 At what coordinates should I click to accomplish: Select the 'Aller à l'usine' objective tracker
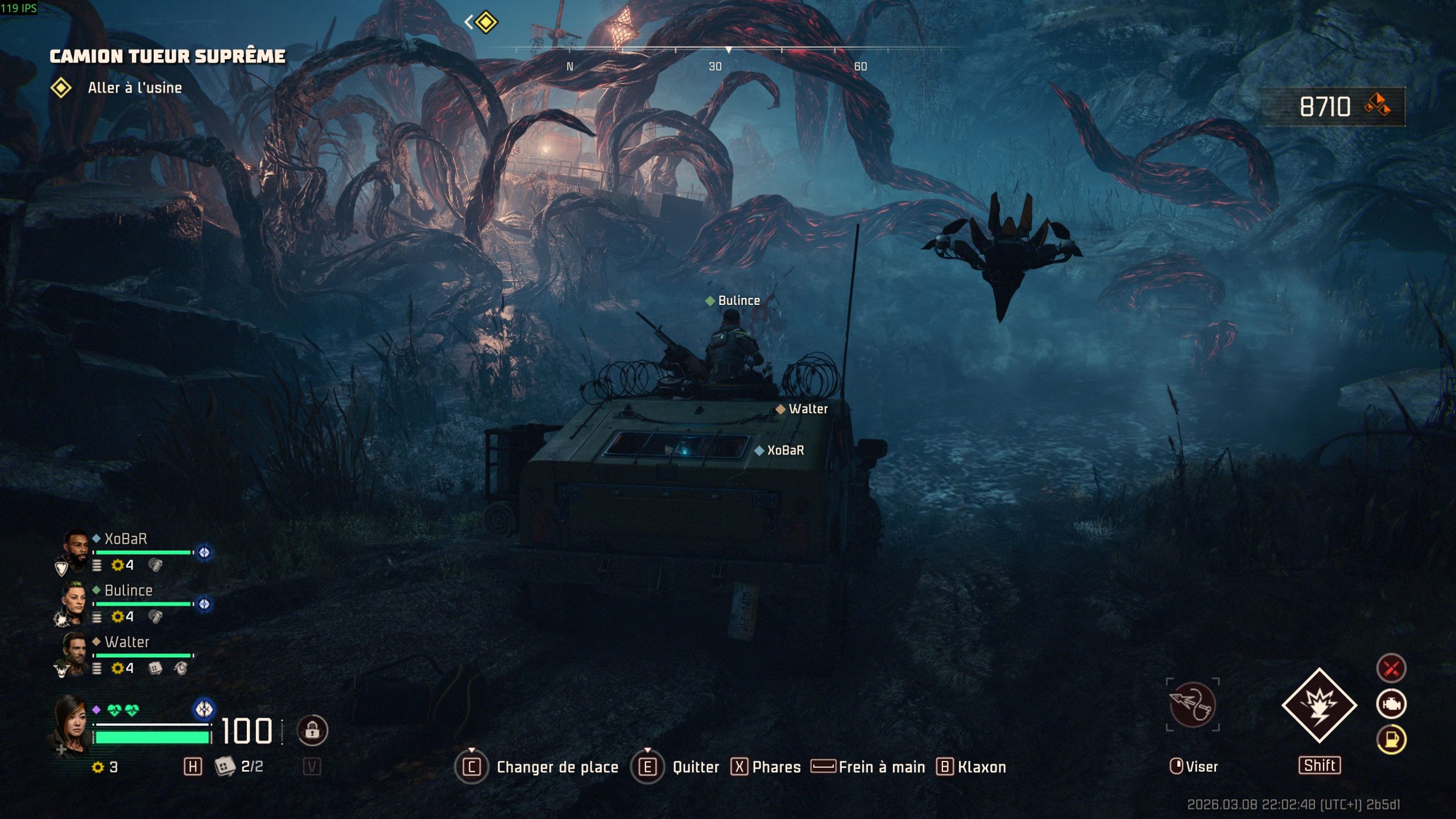134,88
